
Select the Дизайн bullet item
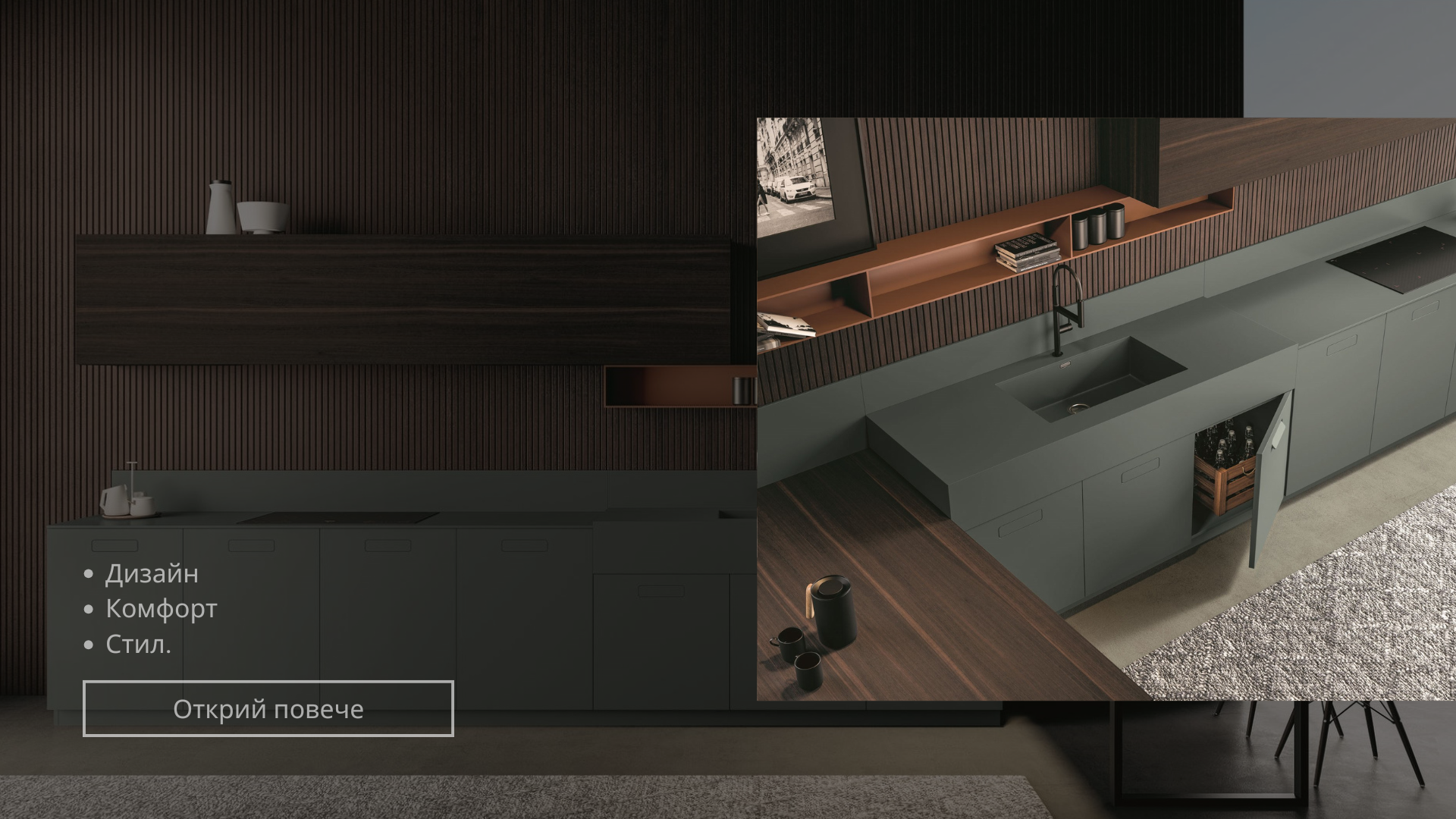(x=152, y=574)
